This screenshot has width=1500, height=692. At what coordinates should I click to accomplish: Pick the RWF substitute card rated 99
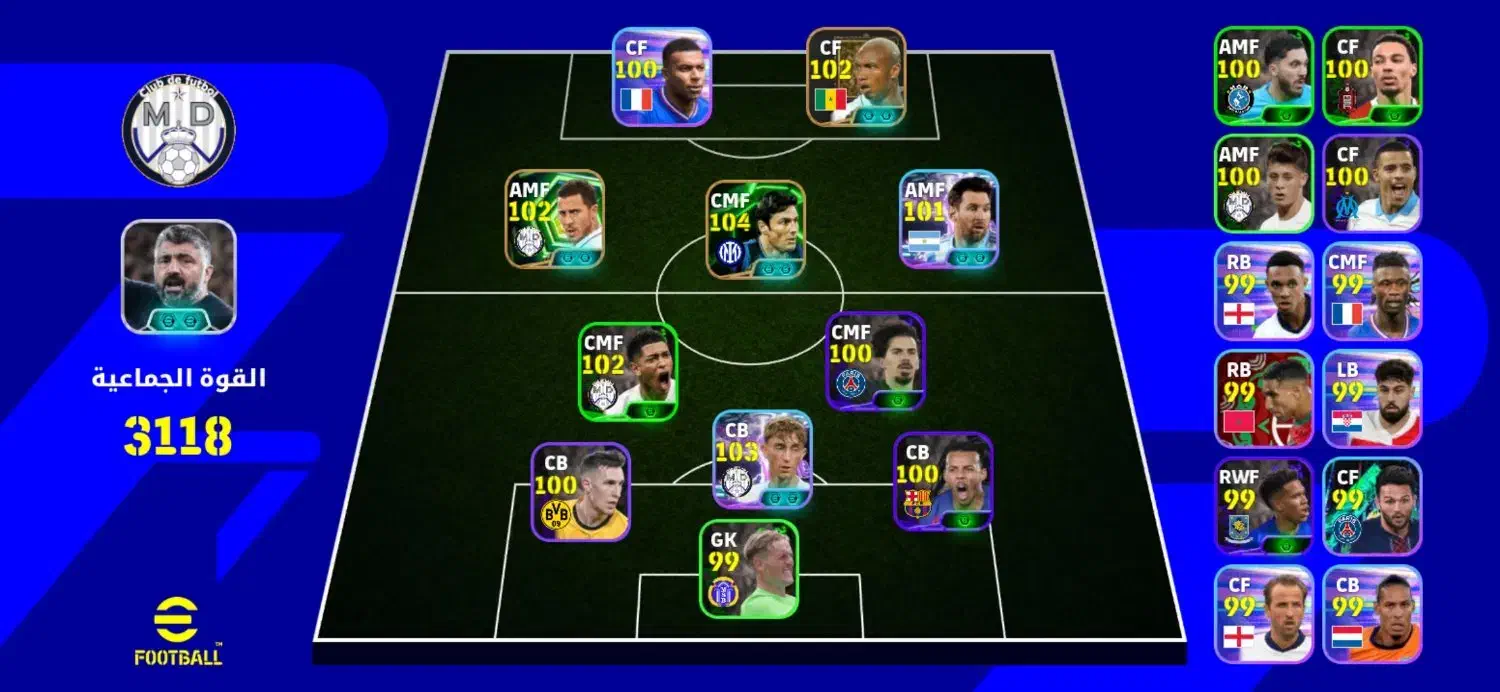coord(1264,506)
